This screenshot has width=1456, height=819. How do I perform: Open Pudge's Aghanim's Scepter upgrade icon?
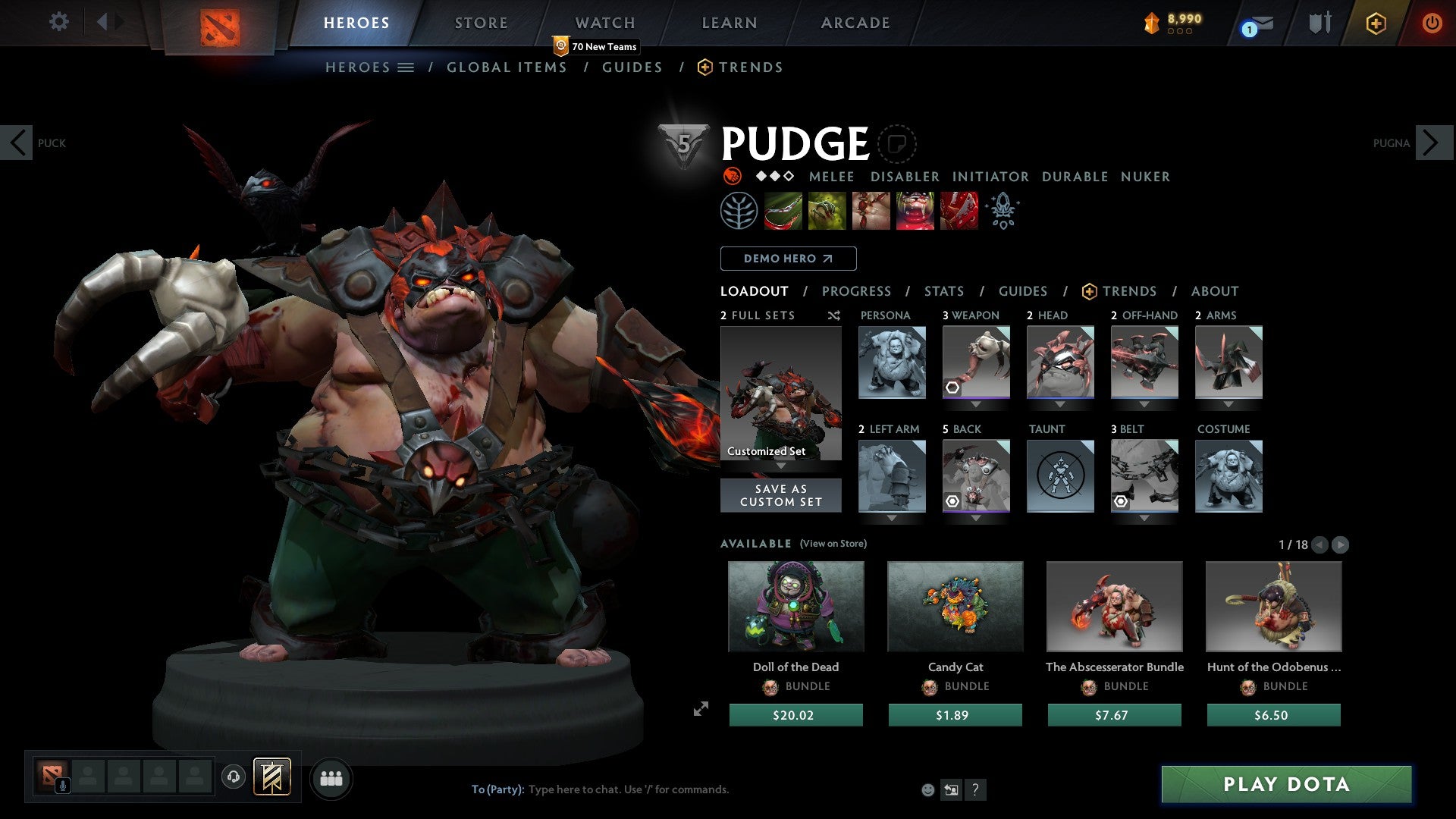(x=1002, y=210)
